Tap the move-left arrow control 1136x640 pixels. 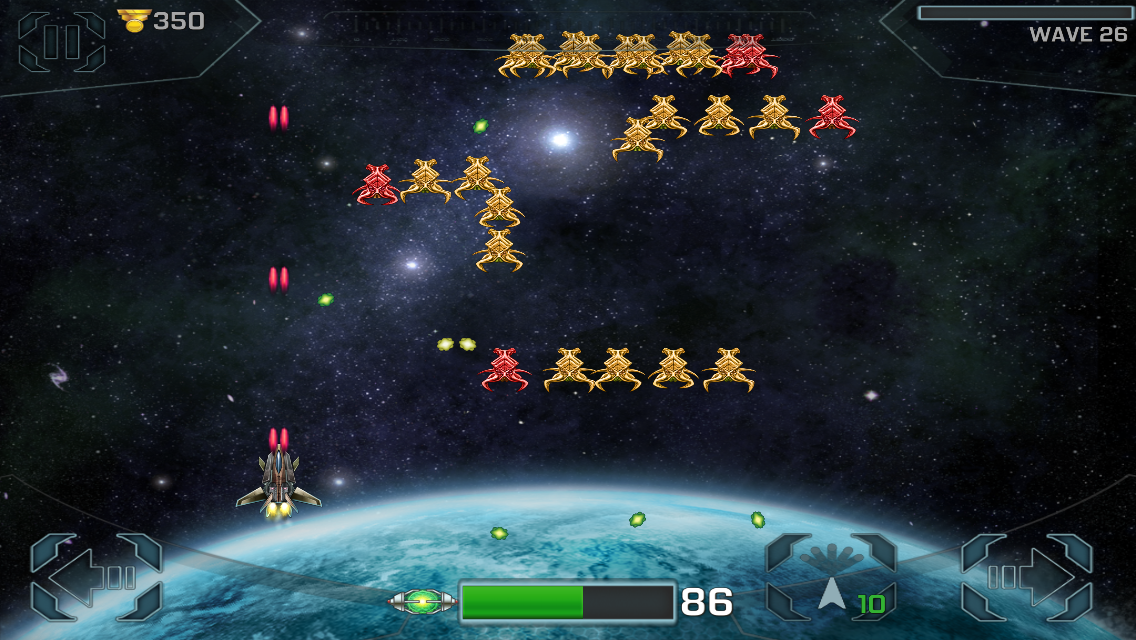[x=96, y=577]
